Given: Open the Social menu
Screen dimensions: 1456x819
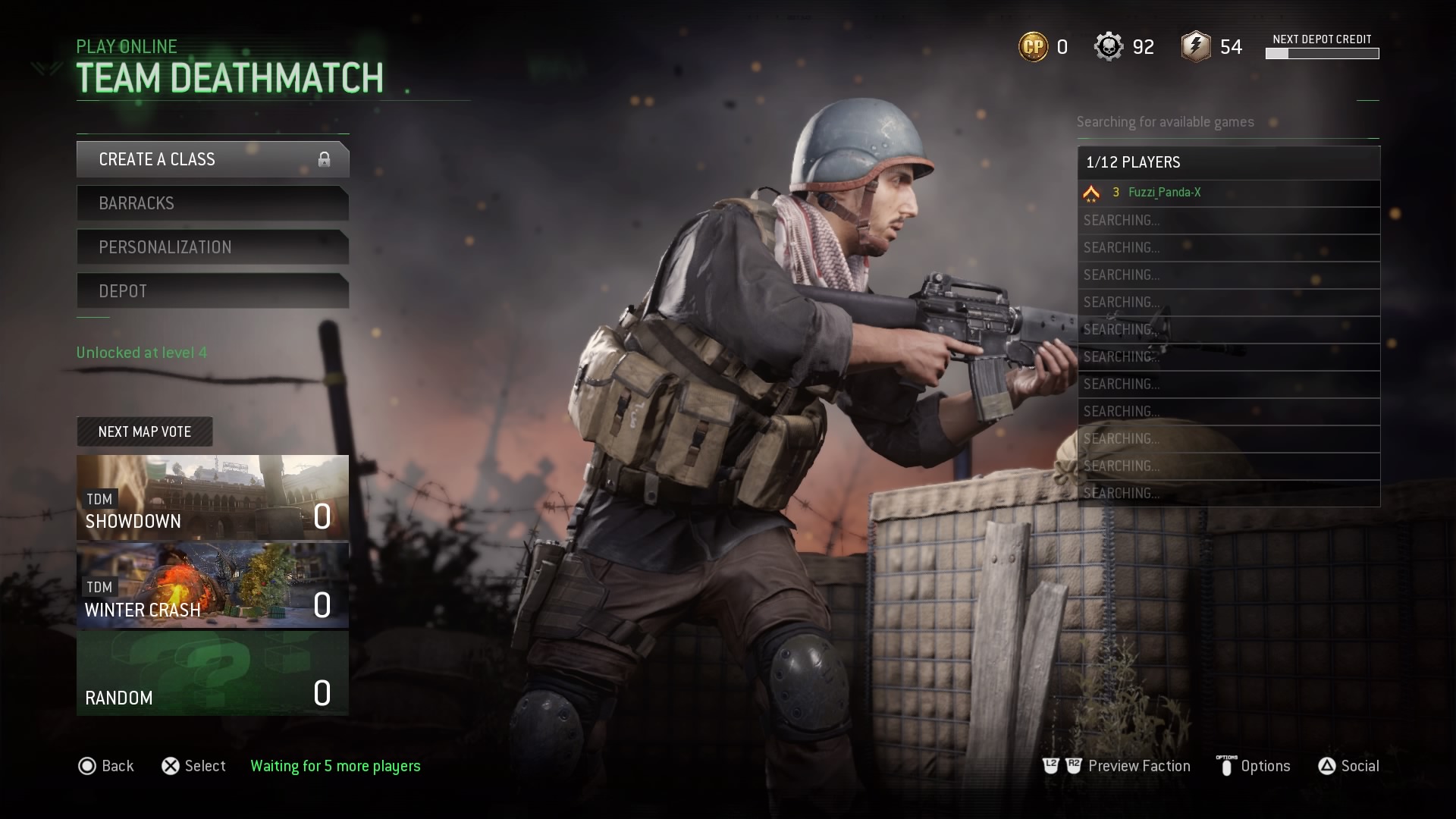Looking at the screenshot, I should coord(1359,766).
